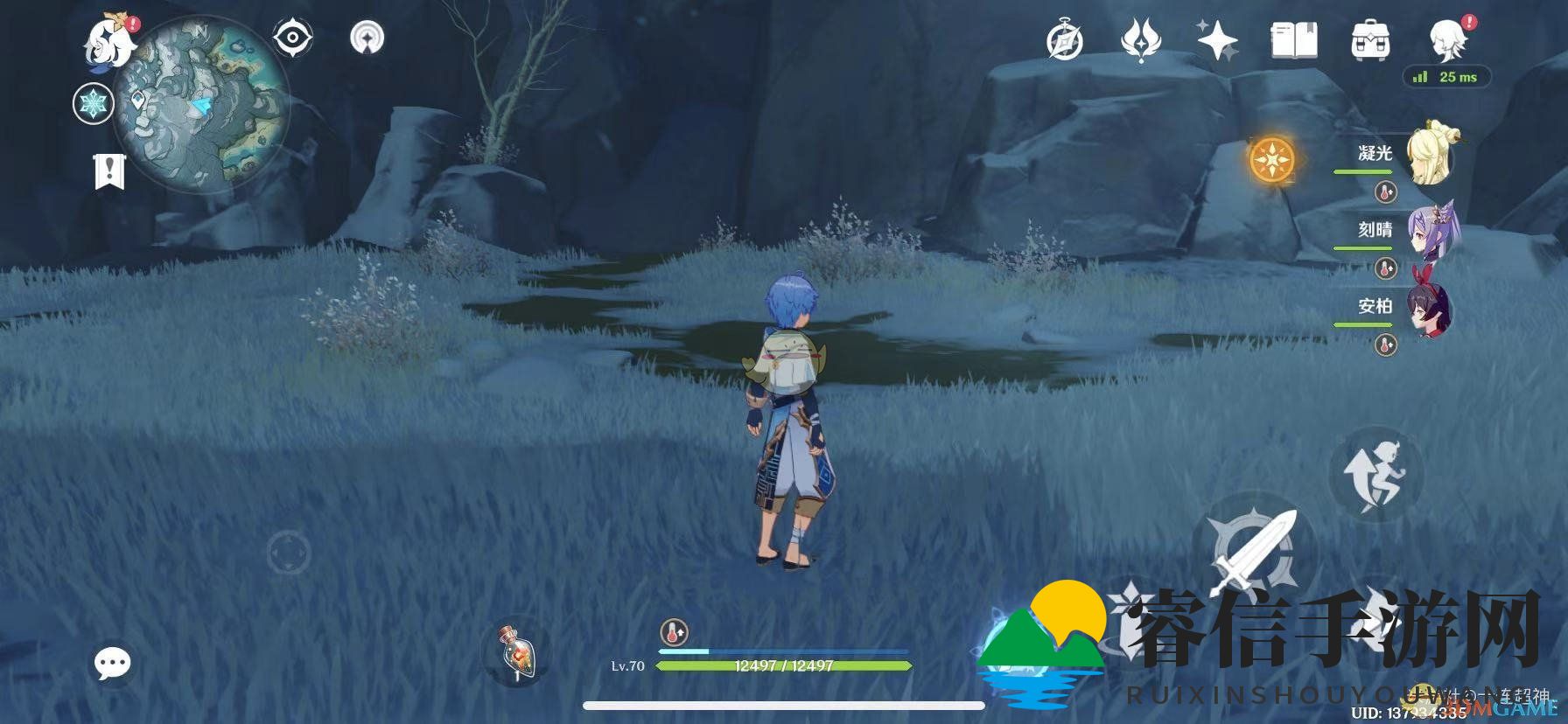Tap the movement joystick circle
This screenshot has width=1568, height=724.
click(x=288, y=553)
